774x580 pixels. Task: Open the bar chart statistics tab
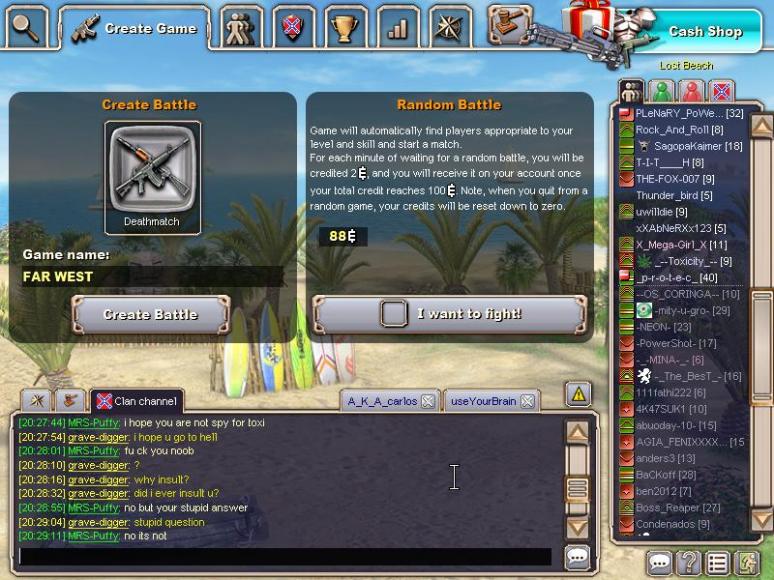(x=398, y=27)
